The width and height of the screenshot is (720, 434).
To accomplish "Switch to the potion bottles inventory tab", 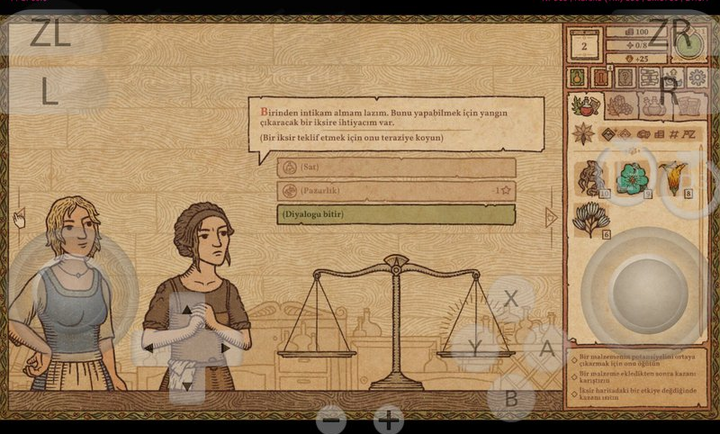I will (655, 105).
